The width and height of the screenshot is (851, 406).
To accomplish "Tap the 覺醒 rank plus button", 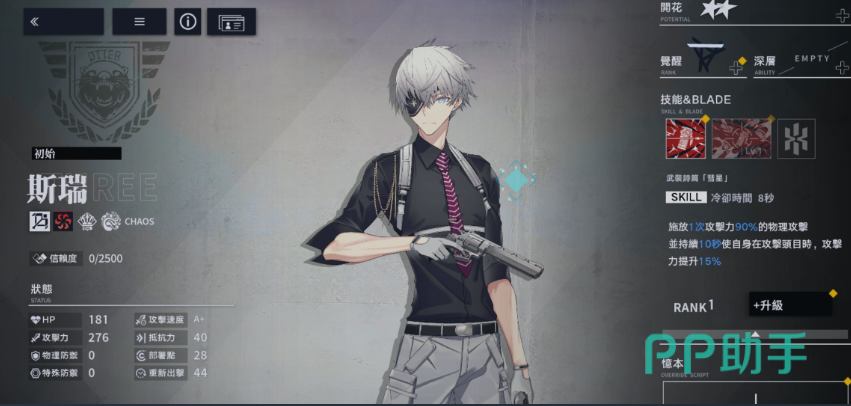I will (736, 67).
